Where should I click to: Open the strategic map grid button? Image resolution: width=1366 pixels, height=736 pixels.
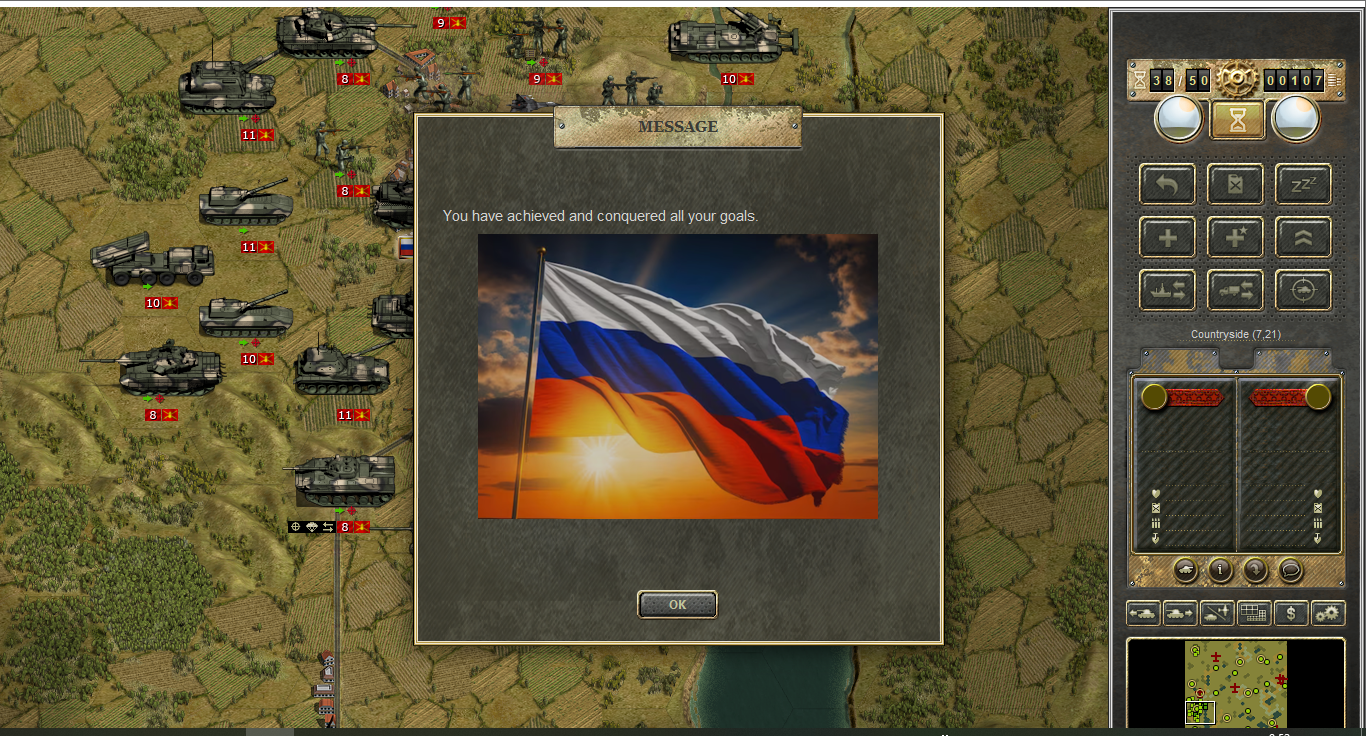pos(1254,613)
